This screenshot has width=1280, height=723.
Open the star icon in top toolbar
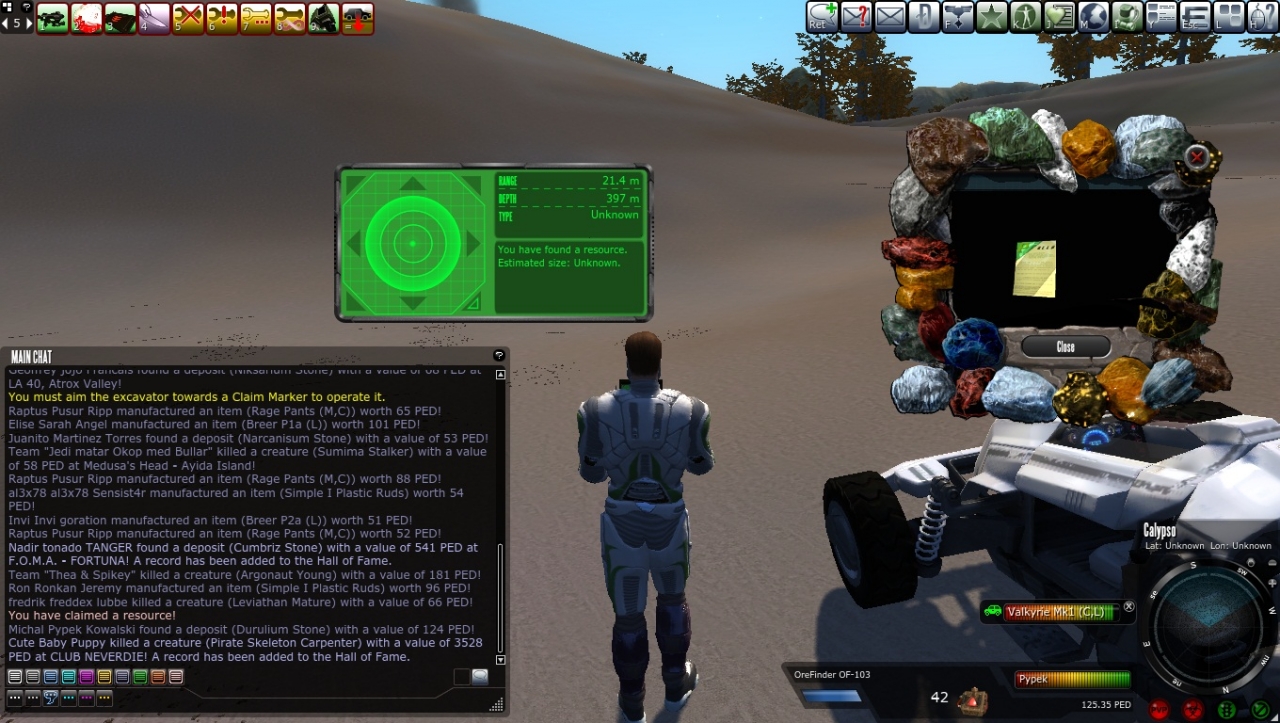coord(991,17)
